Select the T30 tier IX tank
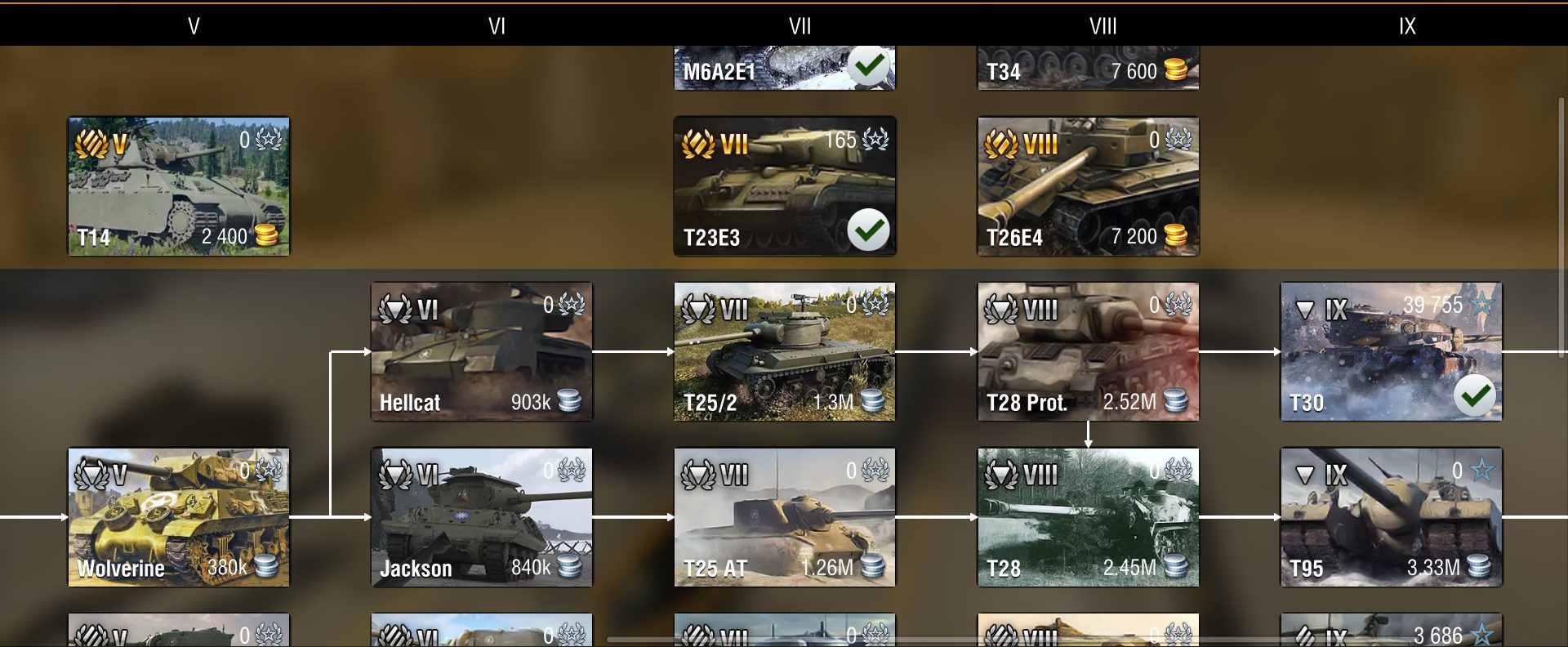Image resolution: width=1568 pixels, height=647 pixels. click(x=1391, y=352)
